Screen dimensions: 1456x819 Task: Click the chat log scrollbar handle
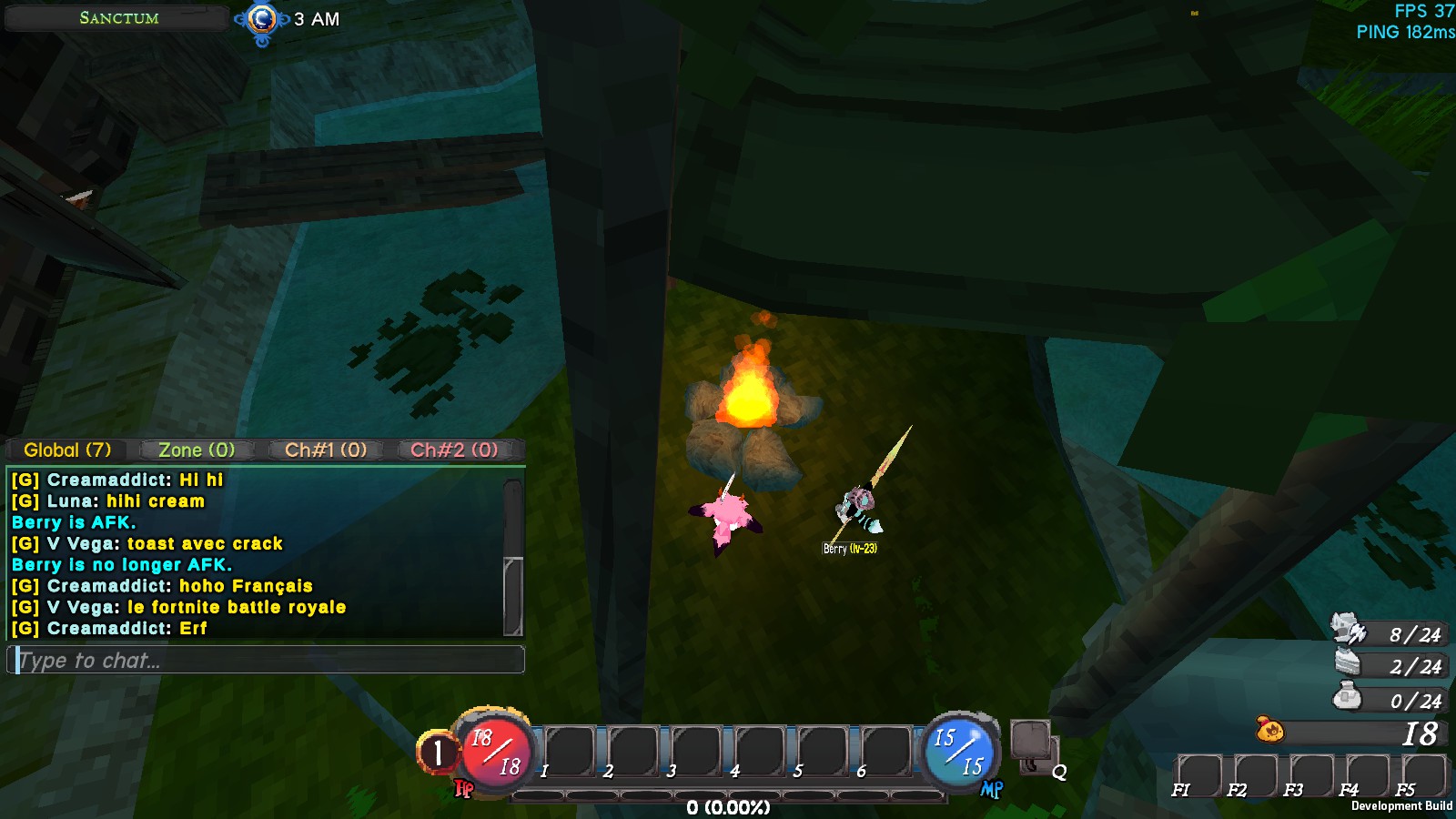tap(513, 595)
